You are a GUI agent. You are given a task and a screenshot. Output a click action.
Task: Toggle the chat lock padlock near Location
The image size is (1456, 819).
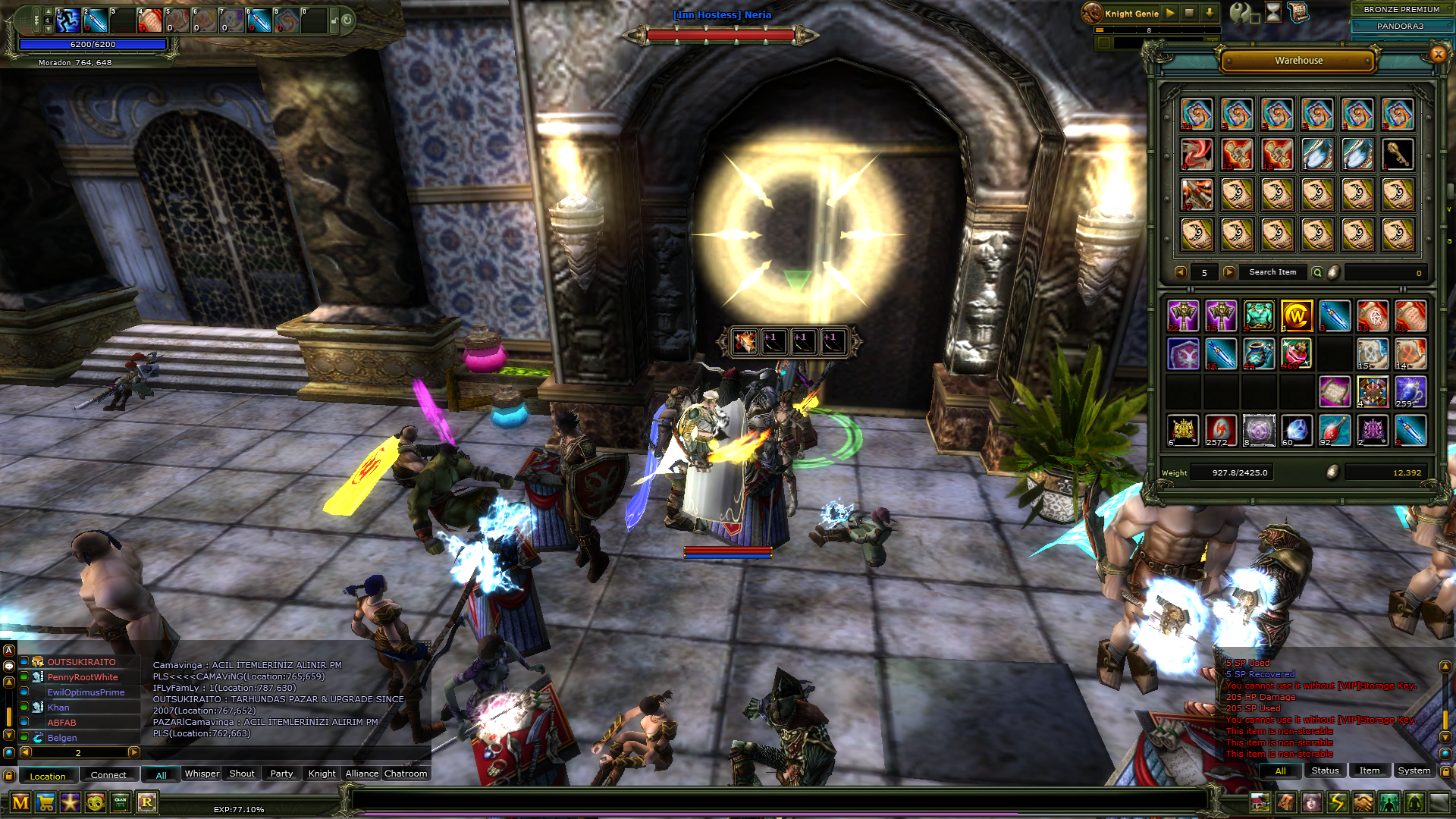(9, 777)
